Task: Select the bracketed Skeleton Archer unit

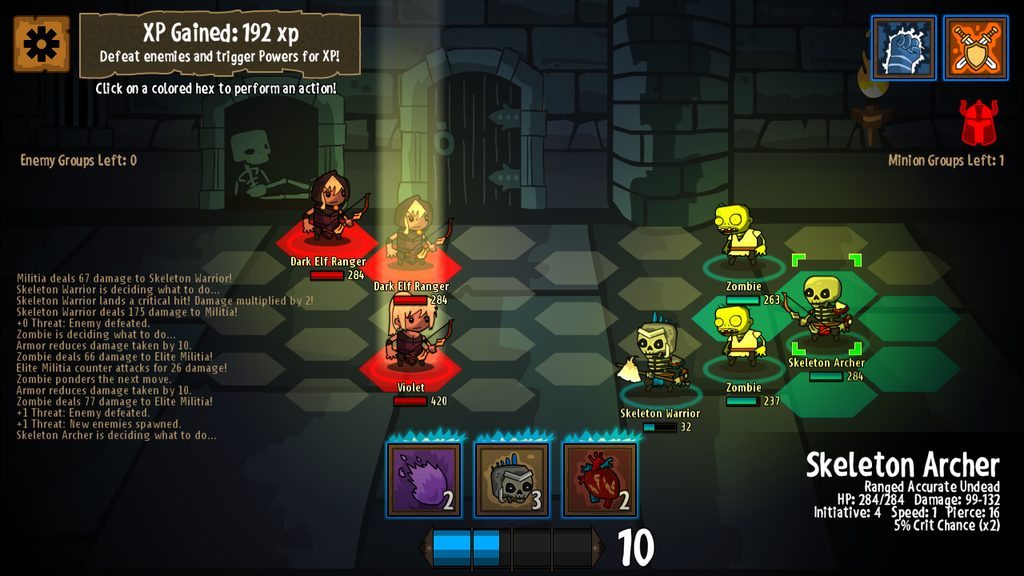Action: tap(826, 310)
